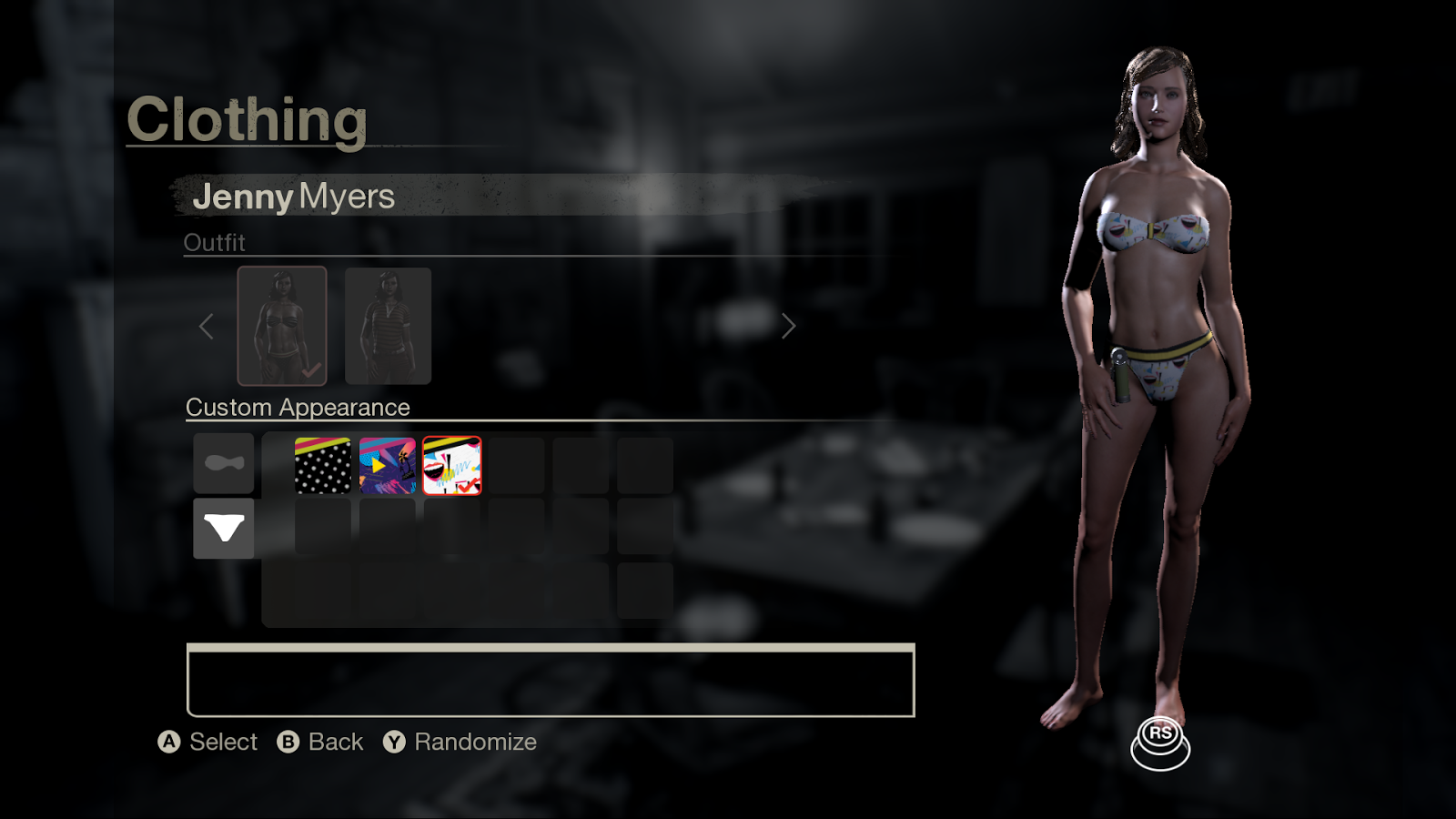Show next outfits with the right arrow
This screenshot has width=1456, height=819.
point(788,326)
